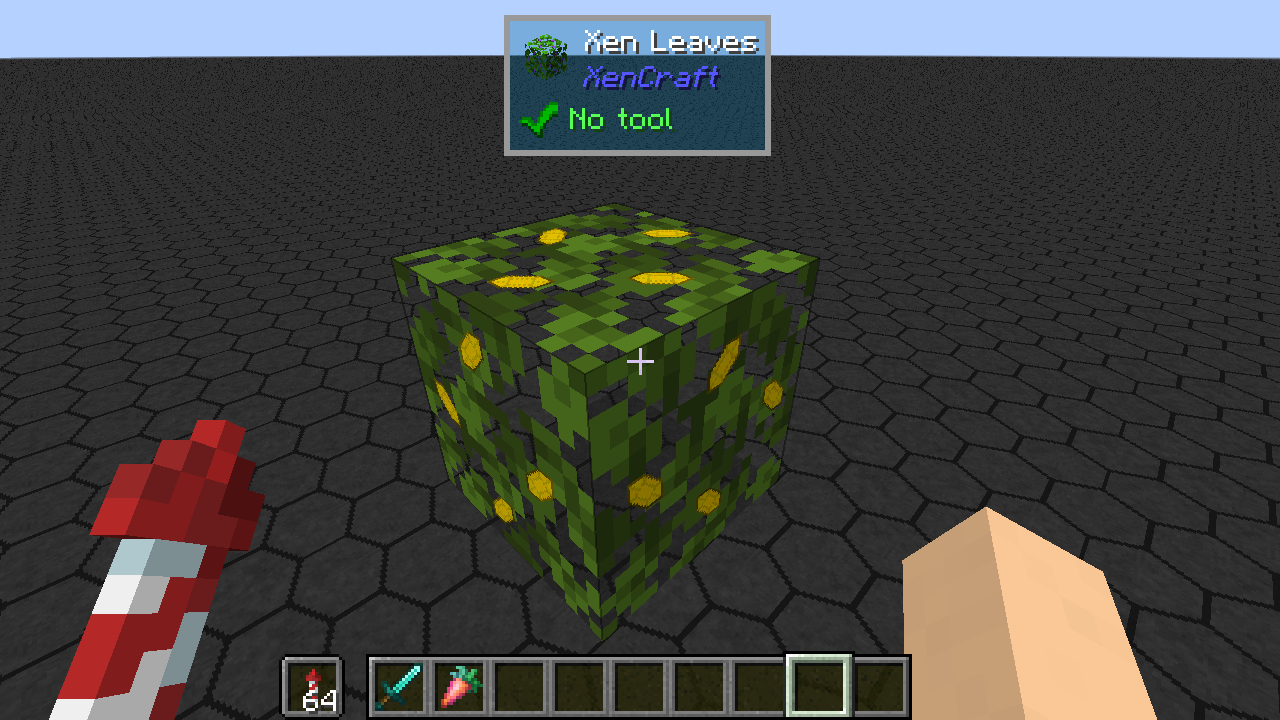
Task: Click the highlighted empty hotbar slot
Action: (x=819, y=686)
